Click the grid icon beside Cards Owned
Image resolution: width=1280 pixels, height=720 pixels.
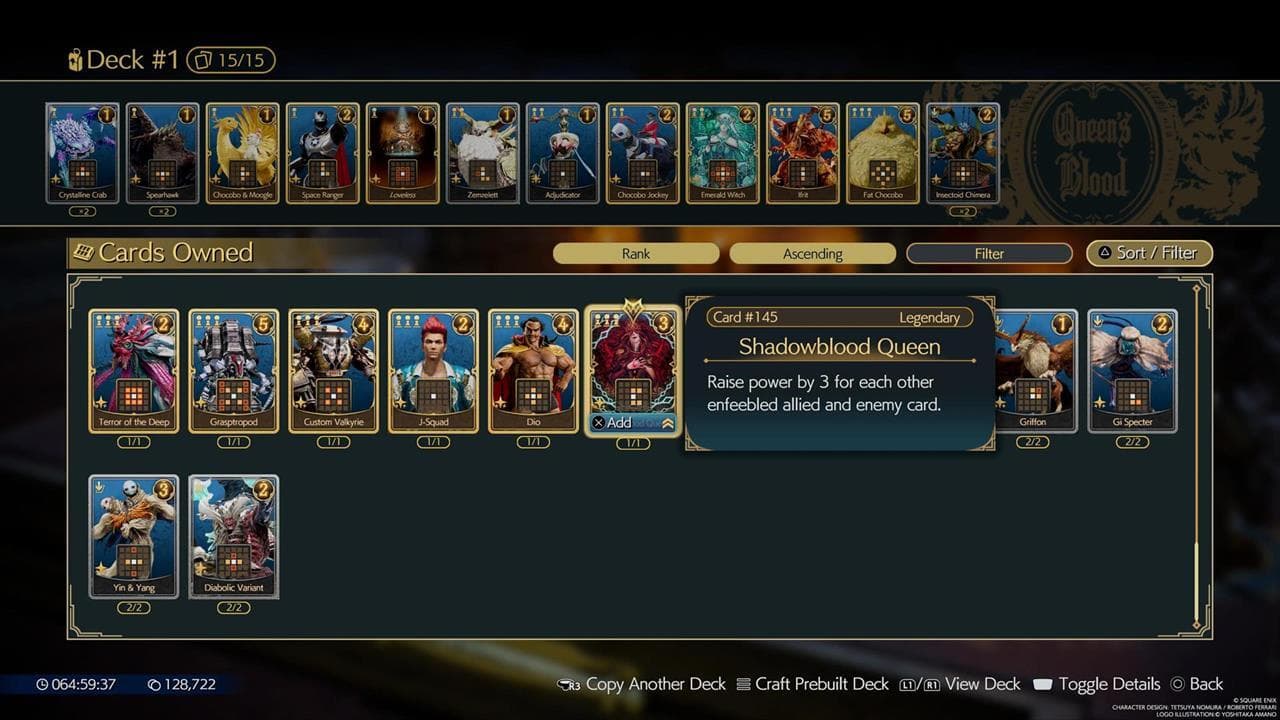(84, 252)
